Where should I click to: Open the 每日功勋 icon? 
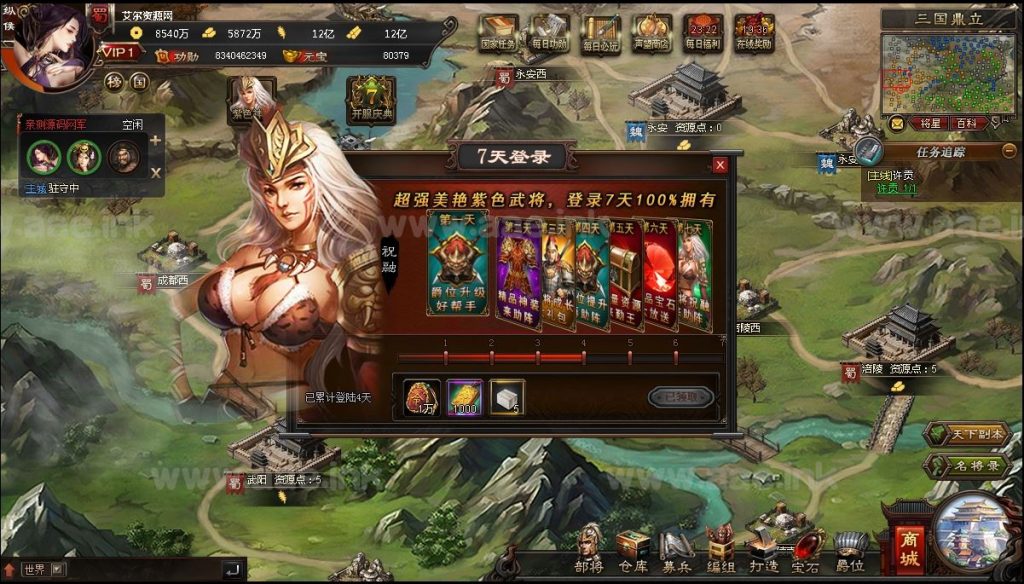coord(549,32)
